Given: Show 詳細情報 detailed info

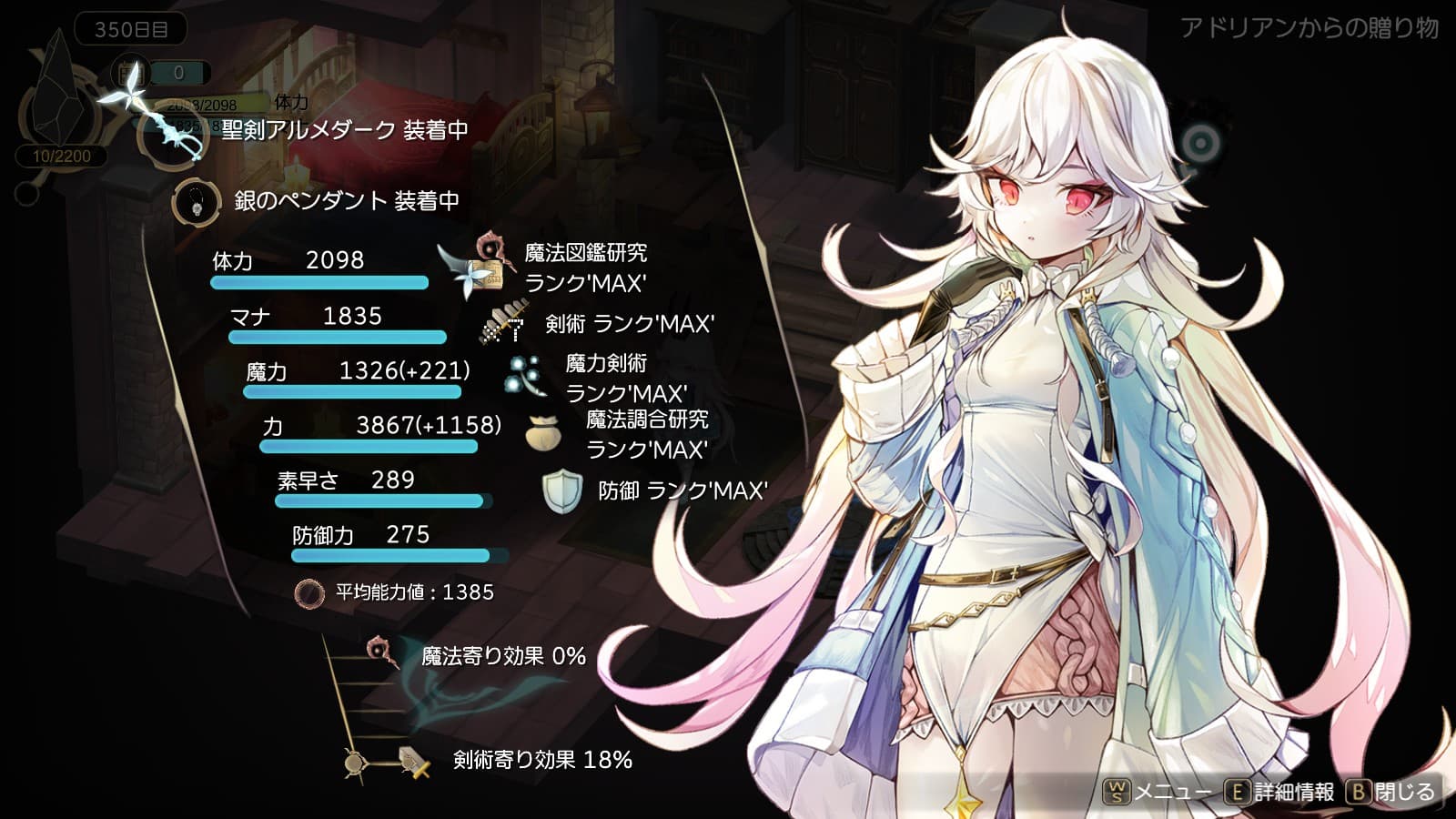Looking at the screenshot, I should (x=1279, y=792).
